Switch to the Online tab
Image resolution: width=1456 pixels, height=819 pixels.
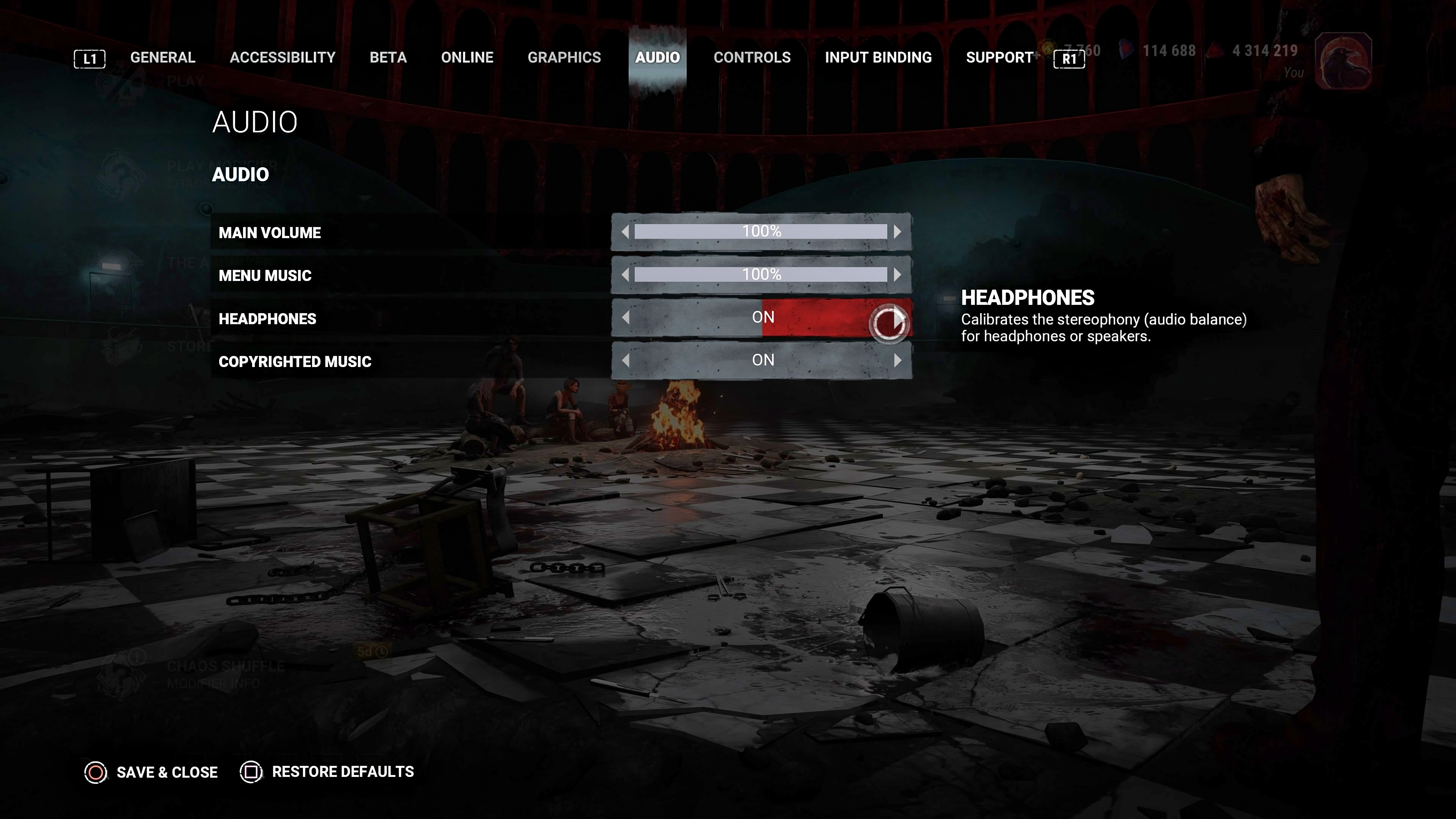[467, 58]
